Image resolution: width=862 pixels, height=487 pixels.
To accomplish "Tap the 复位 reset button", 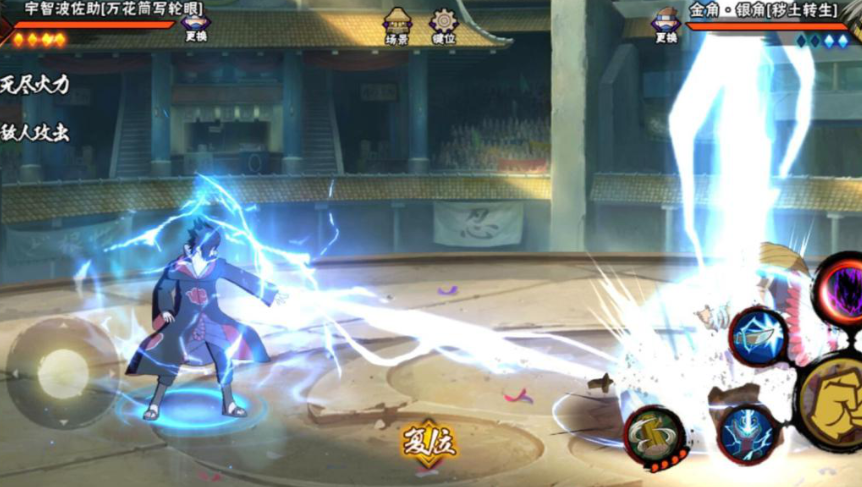I will point(423,442).
